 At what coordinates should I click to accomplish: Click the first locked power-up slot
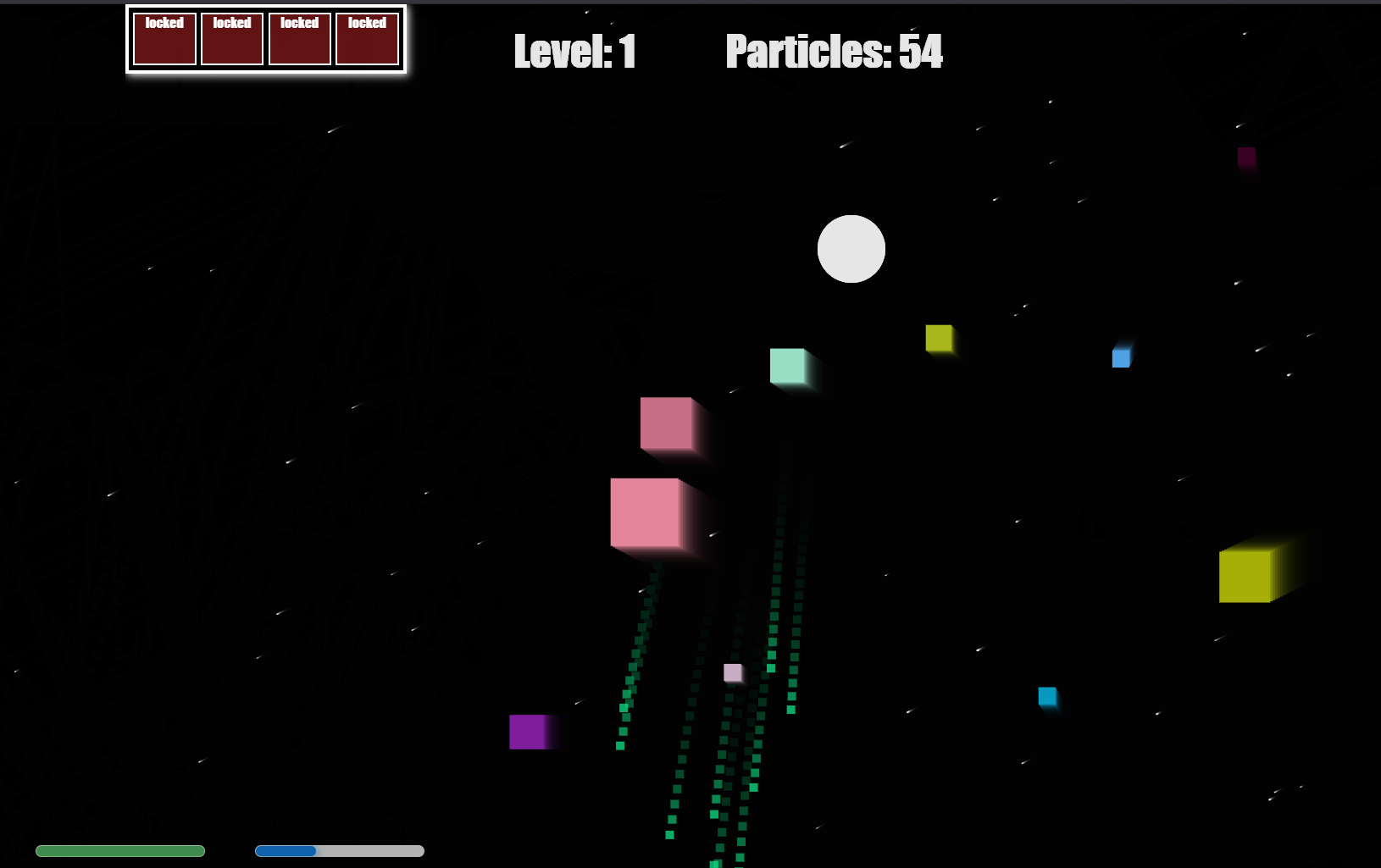tap(164, 38)
